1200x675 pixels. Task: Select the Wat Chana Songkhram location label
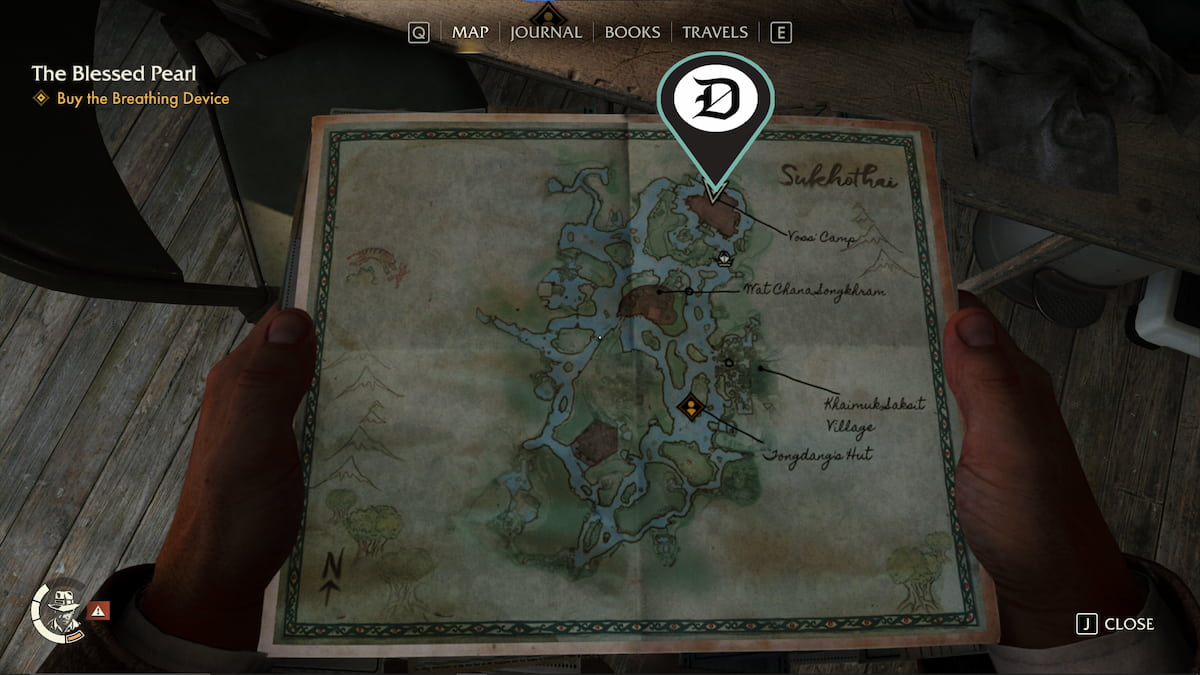pyautogui.click(x=814, y=290)
